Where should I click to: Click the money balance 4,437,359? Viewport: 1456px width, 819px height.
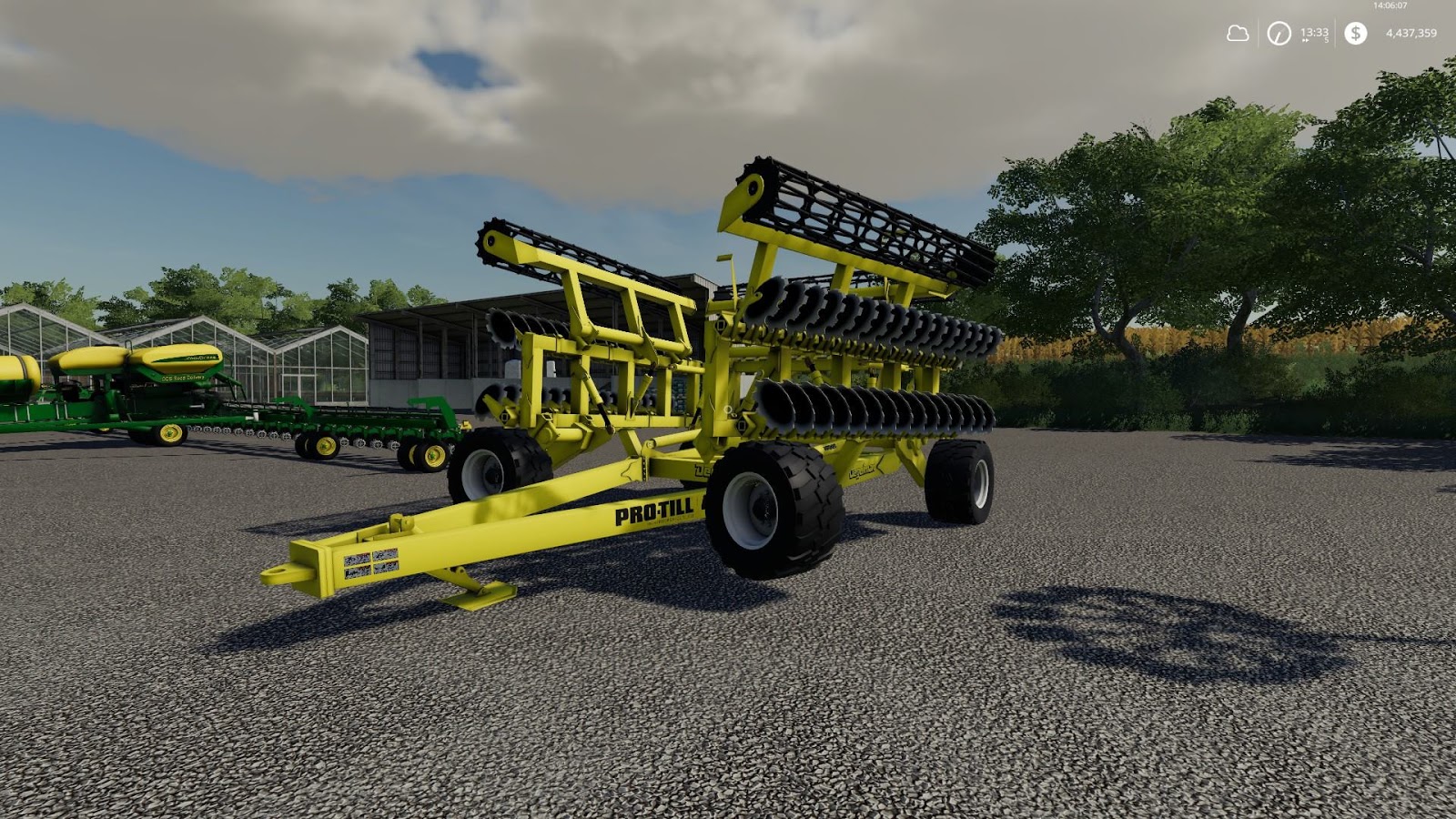[x=1411, y=33]
